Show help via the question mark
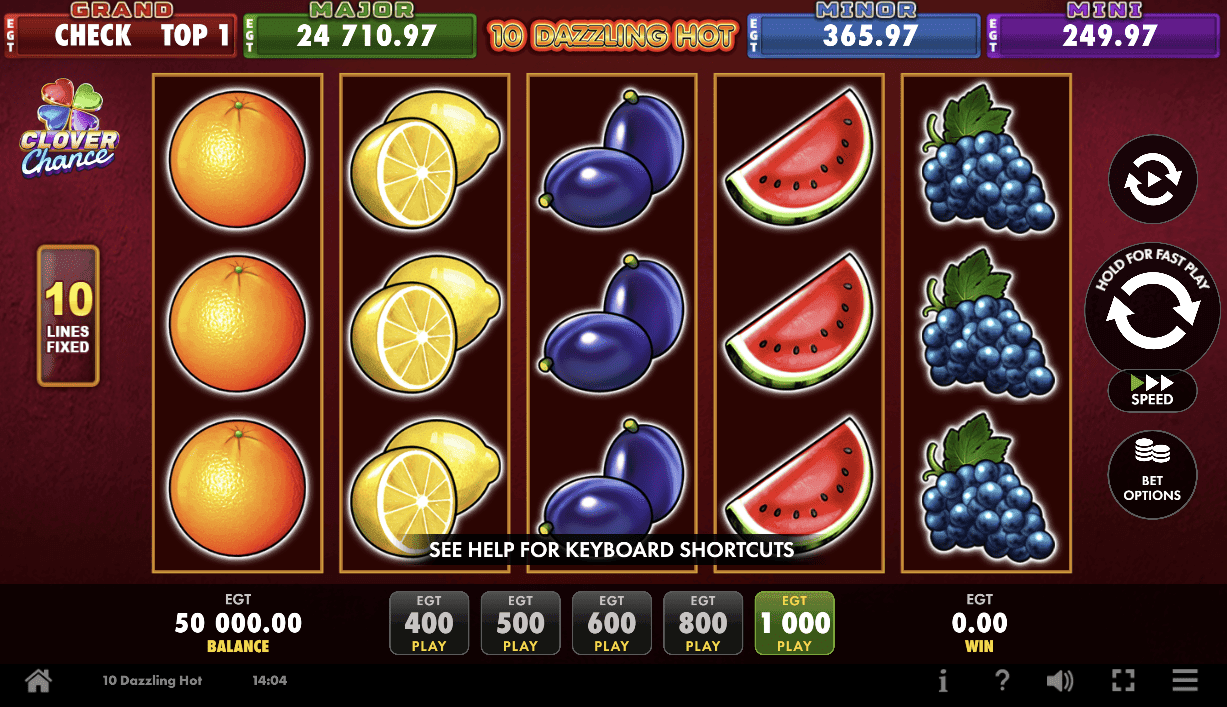1227x707 pixels. click(x=1002, y=681)
